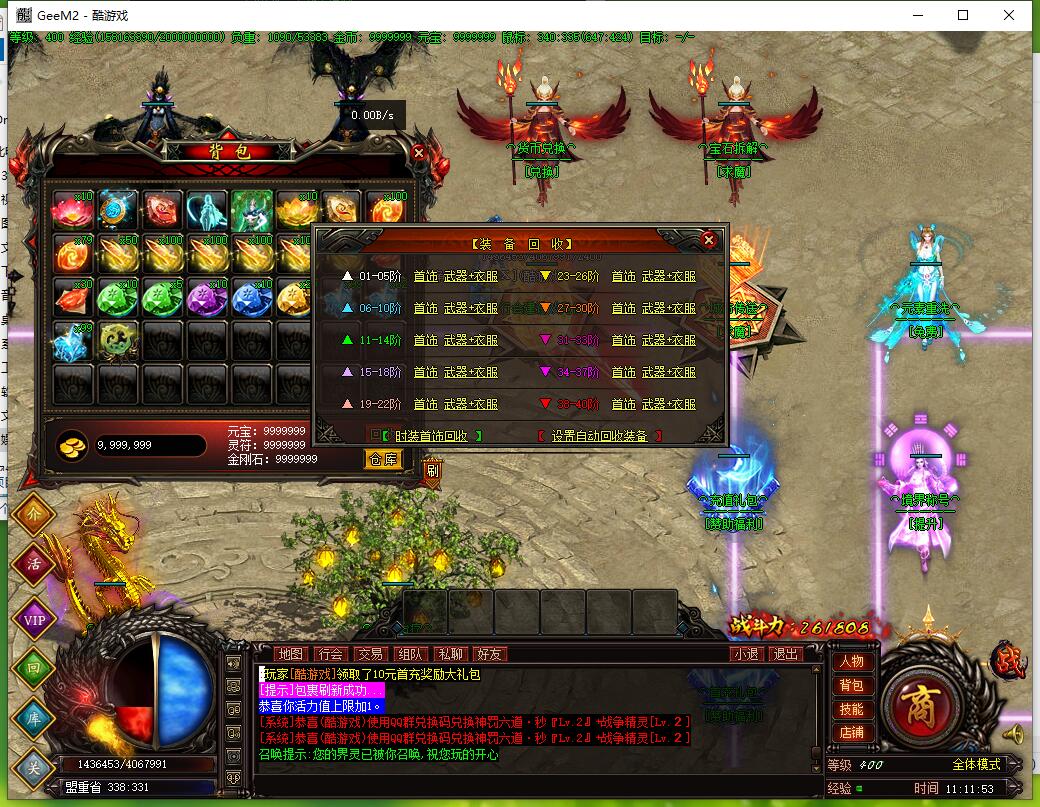This screenshot has width=1040, height=807.
Task: Select the red lotus item slot
Action: [x=73, y=210]
